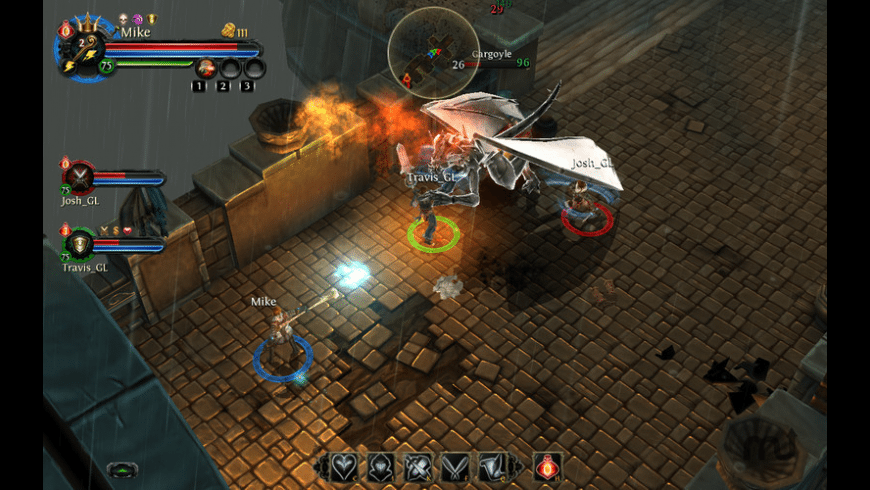Trigger the sword and shield skill
Image resolution: width=870 pixels, height=490 pixels.
pyautogui.click(x=416, y=466)
